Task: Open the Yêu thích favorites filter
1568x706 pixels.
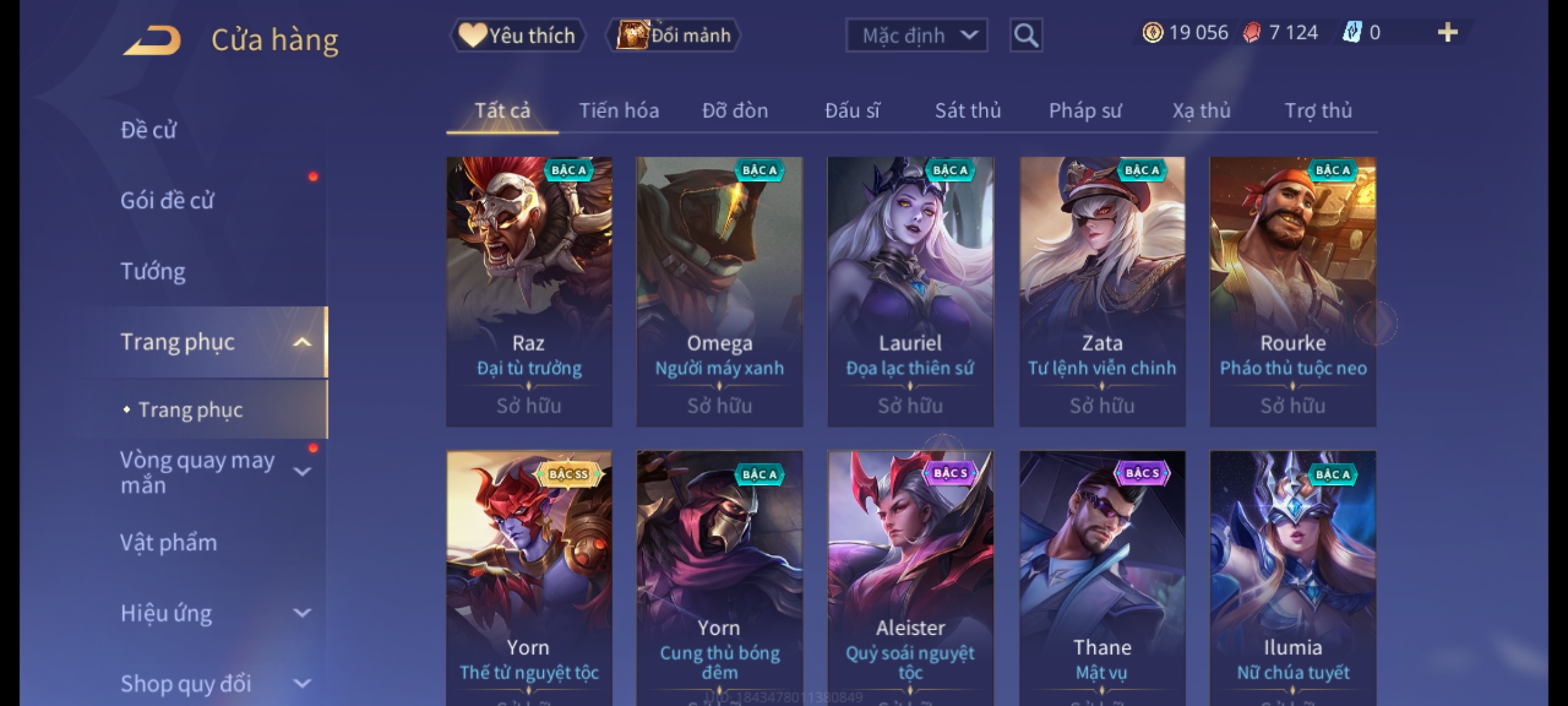Action: click(x=517, y=35)
